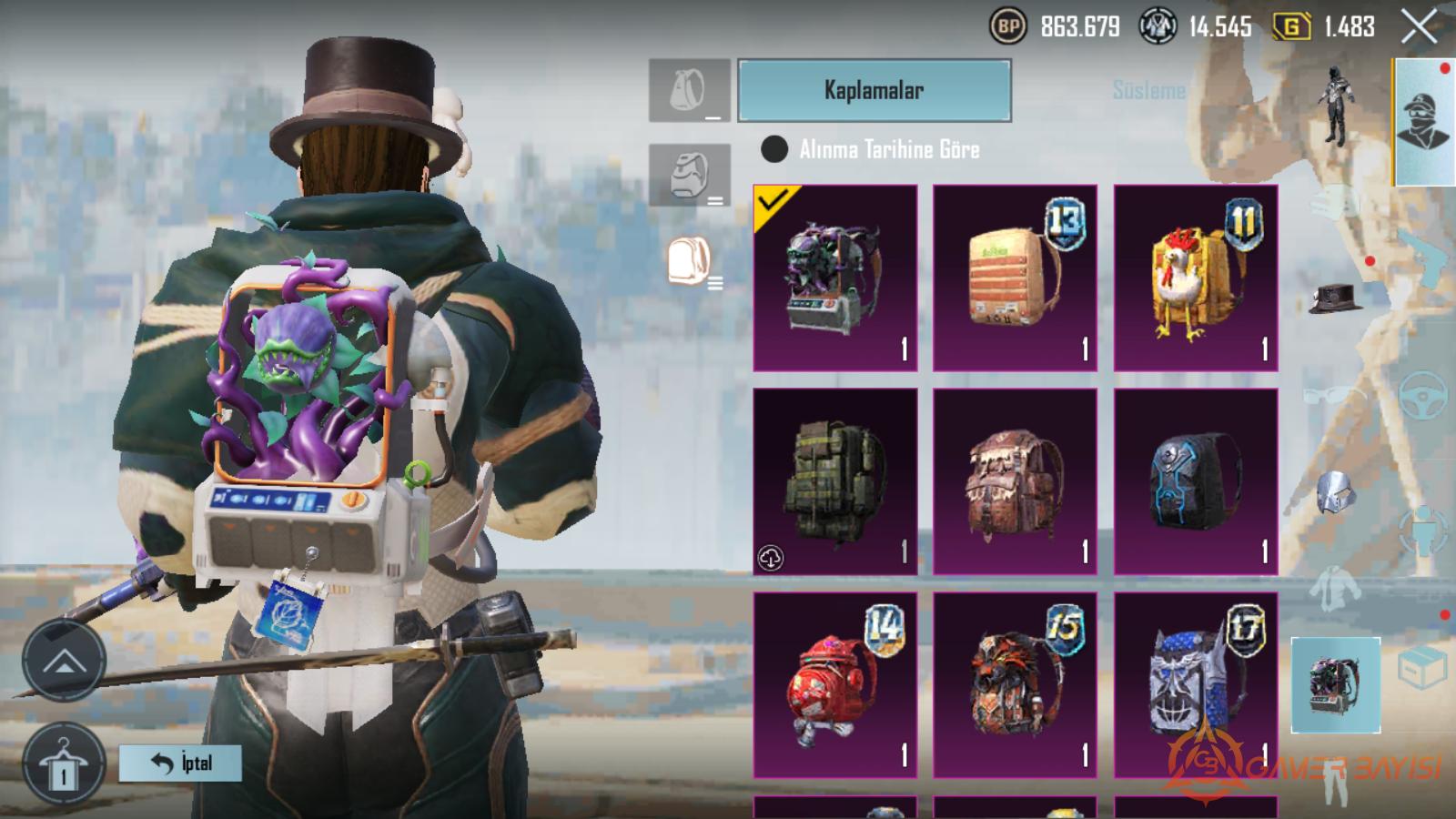Open the top hat headwear category
The height and width of the screenshot is (819, 1456).
point(1335,297)
